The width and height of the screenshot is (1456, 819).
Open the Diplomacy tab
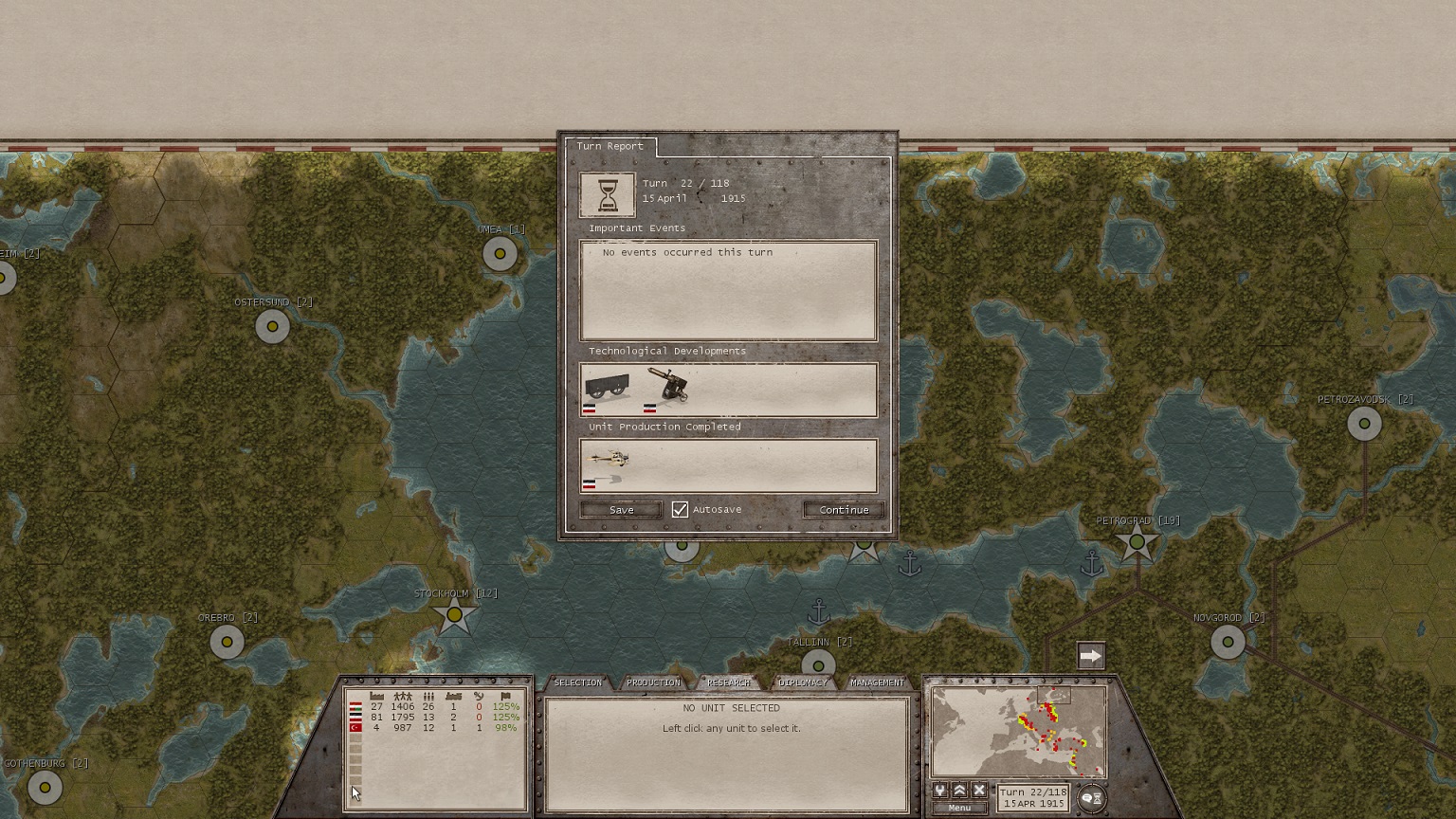802,682
